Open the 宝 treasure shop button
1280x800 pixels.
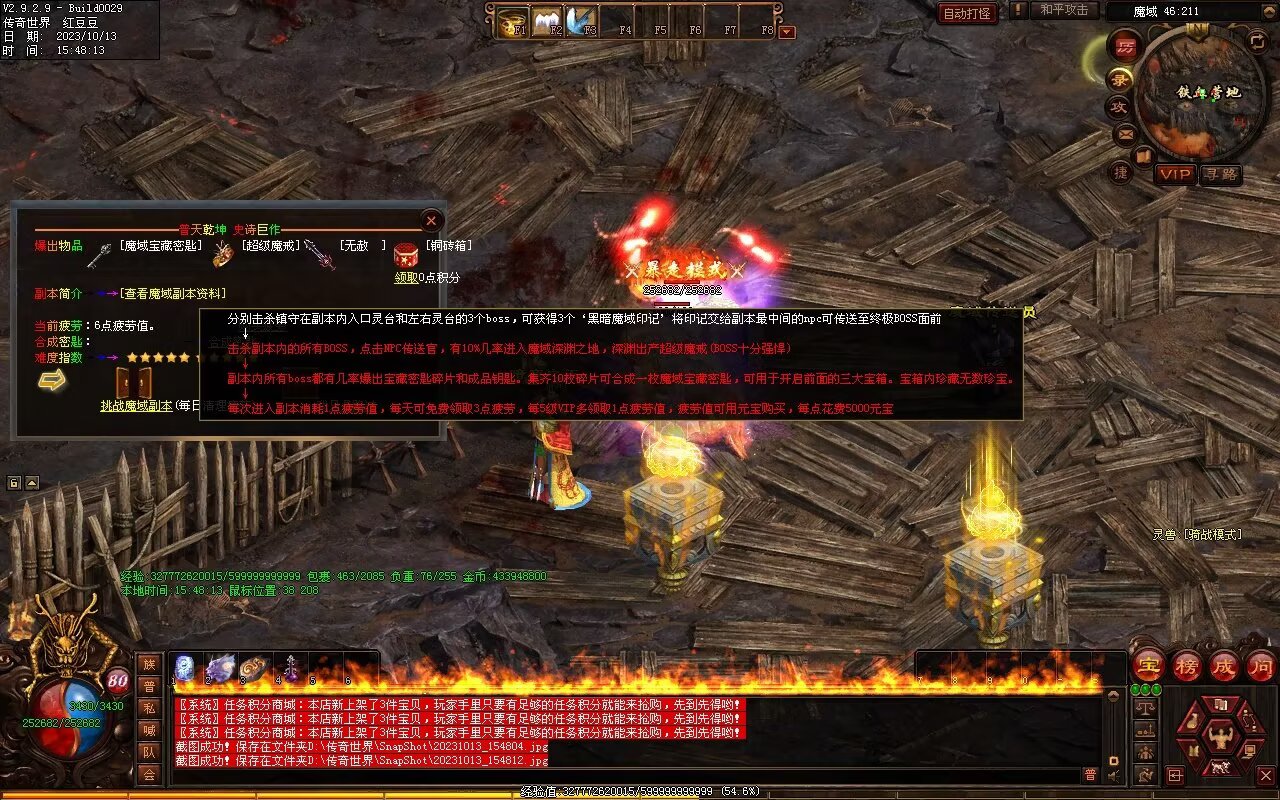[x=1149, y=665]
